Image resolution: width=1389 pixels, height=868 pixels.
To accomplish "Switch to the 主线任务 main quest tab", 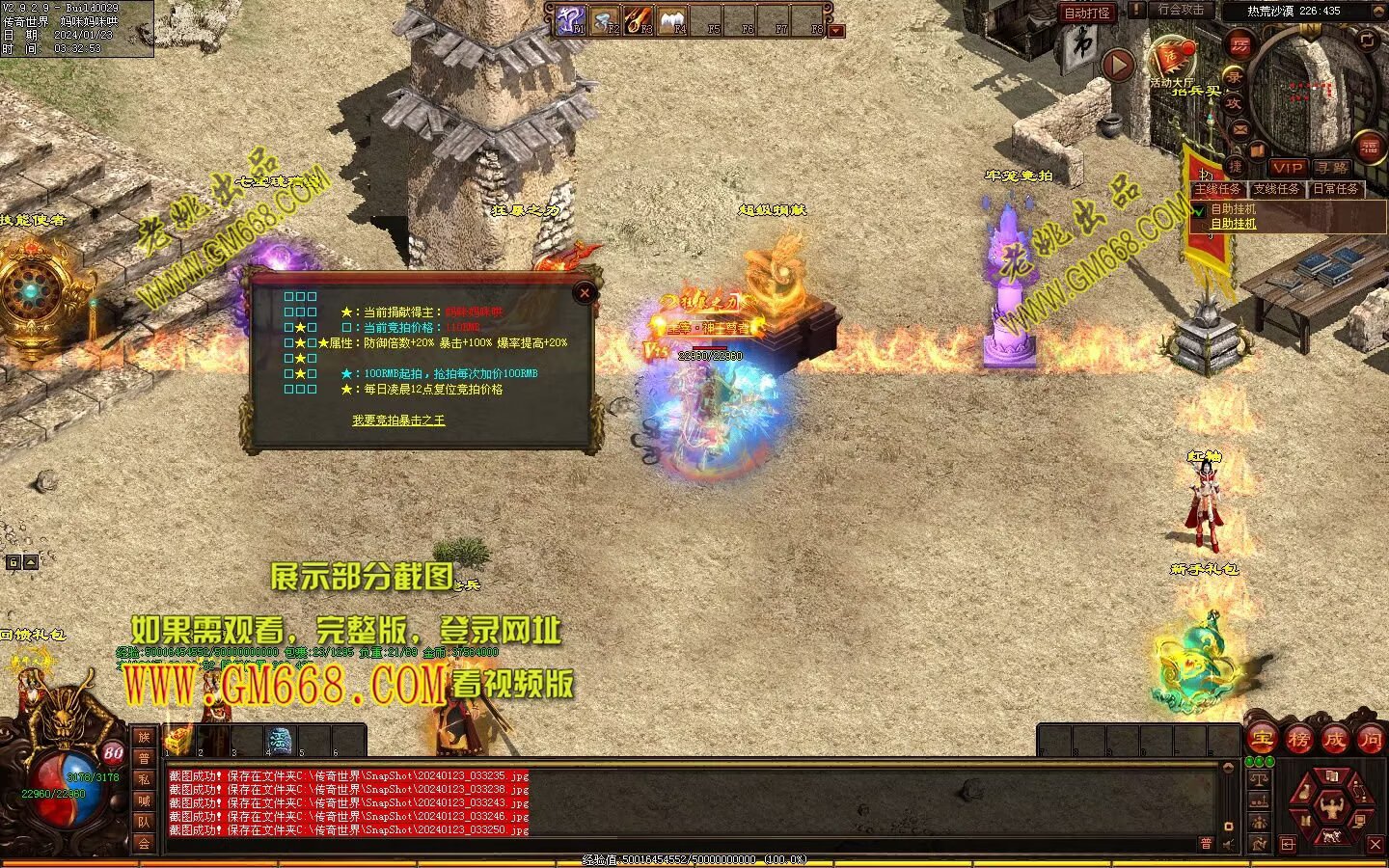I will pyautogui.click(x=1218, y=189).
